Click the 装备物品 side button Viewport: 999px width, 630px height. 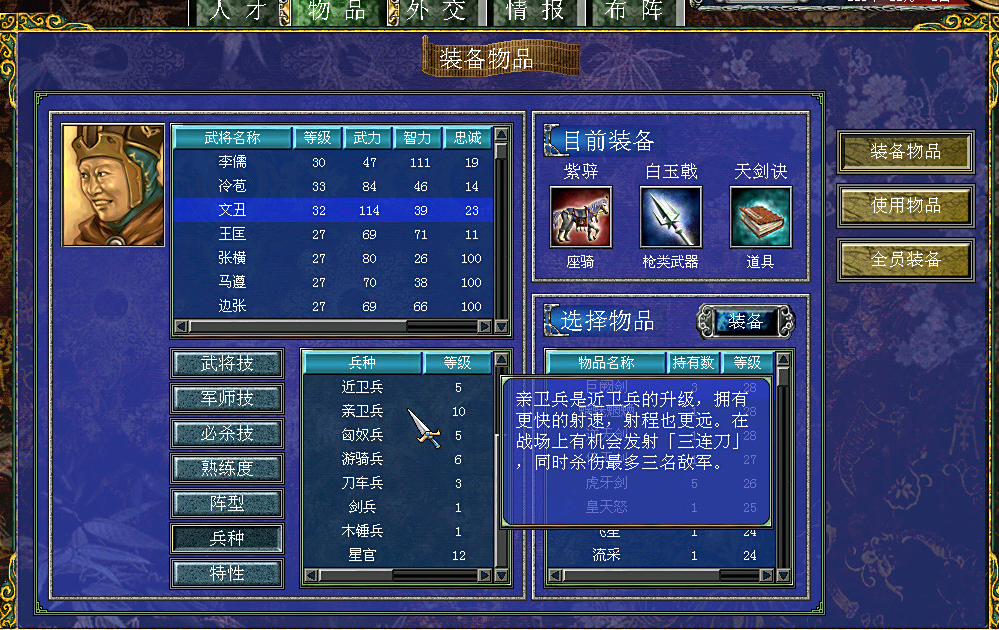[x=905, y=152]
